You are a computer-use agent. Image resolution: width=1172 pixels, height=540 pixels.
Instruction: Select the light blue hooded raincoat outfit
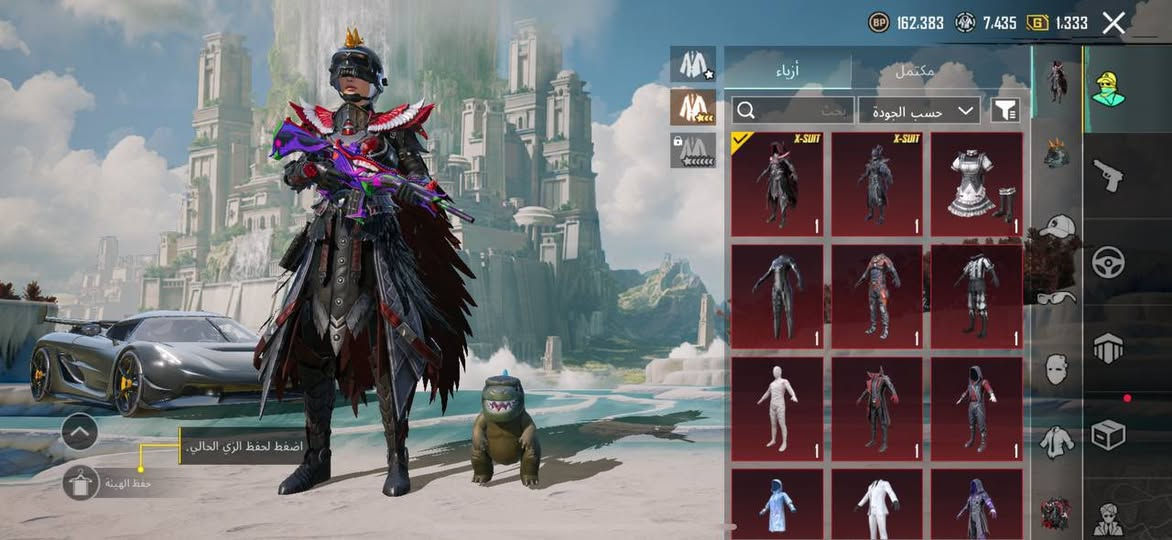coord(777,505)
